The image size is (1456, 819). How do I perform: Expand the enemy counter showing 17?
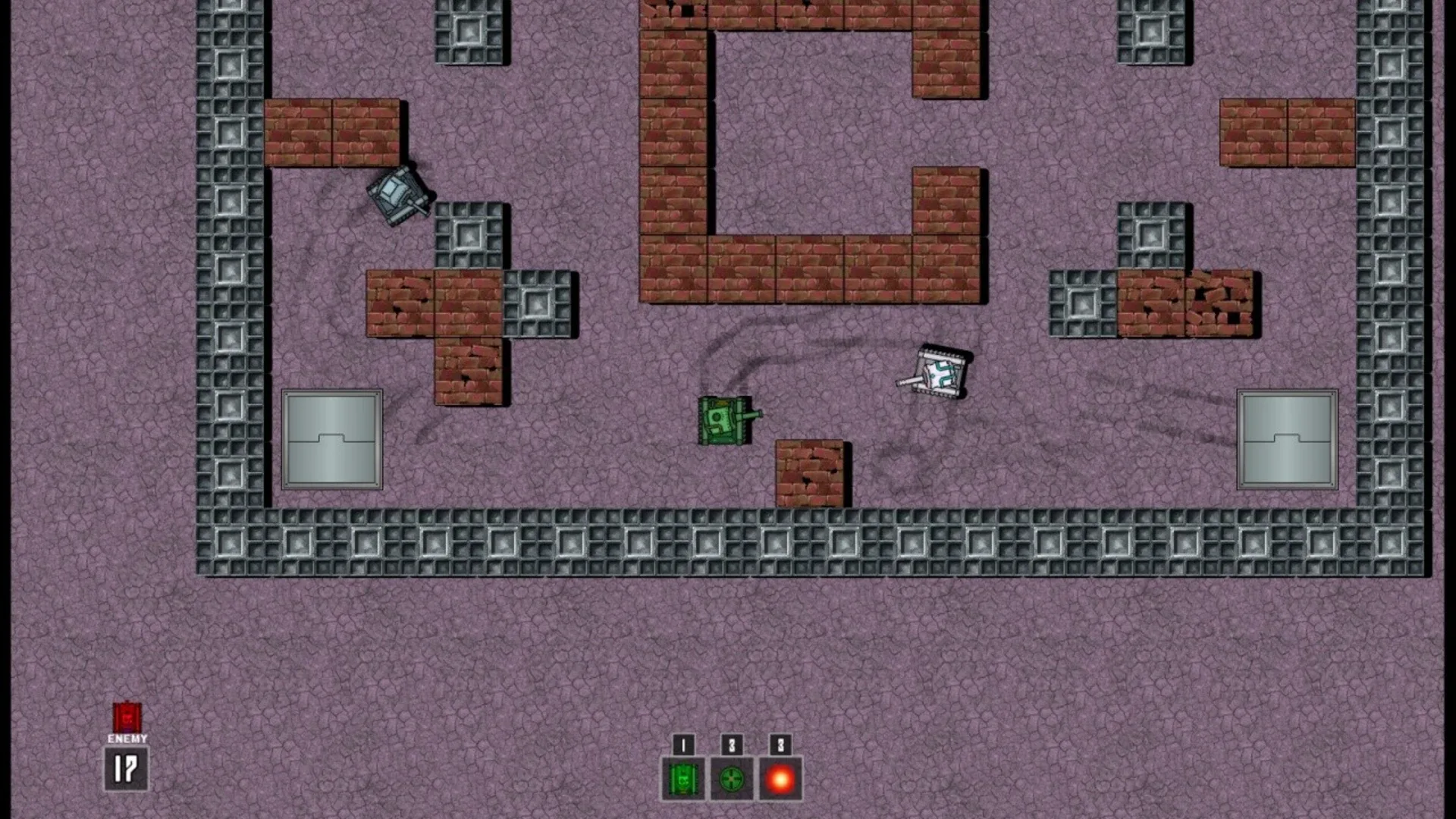point(126,767)
